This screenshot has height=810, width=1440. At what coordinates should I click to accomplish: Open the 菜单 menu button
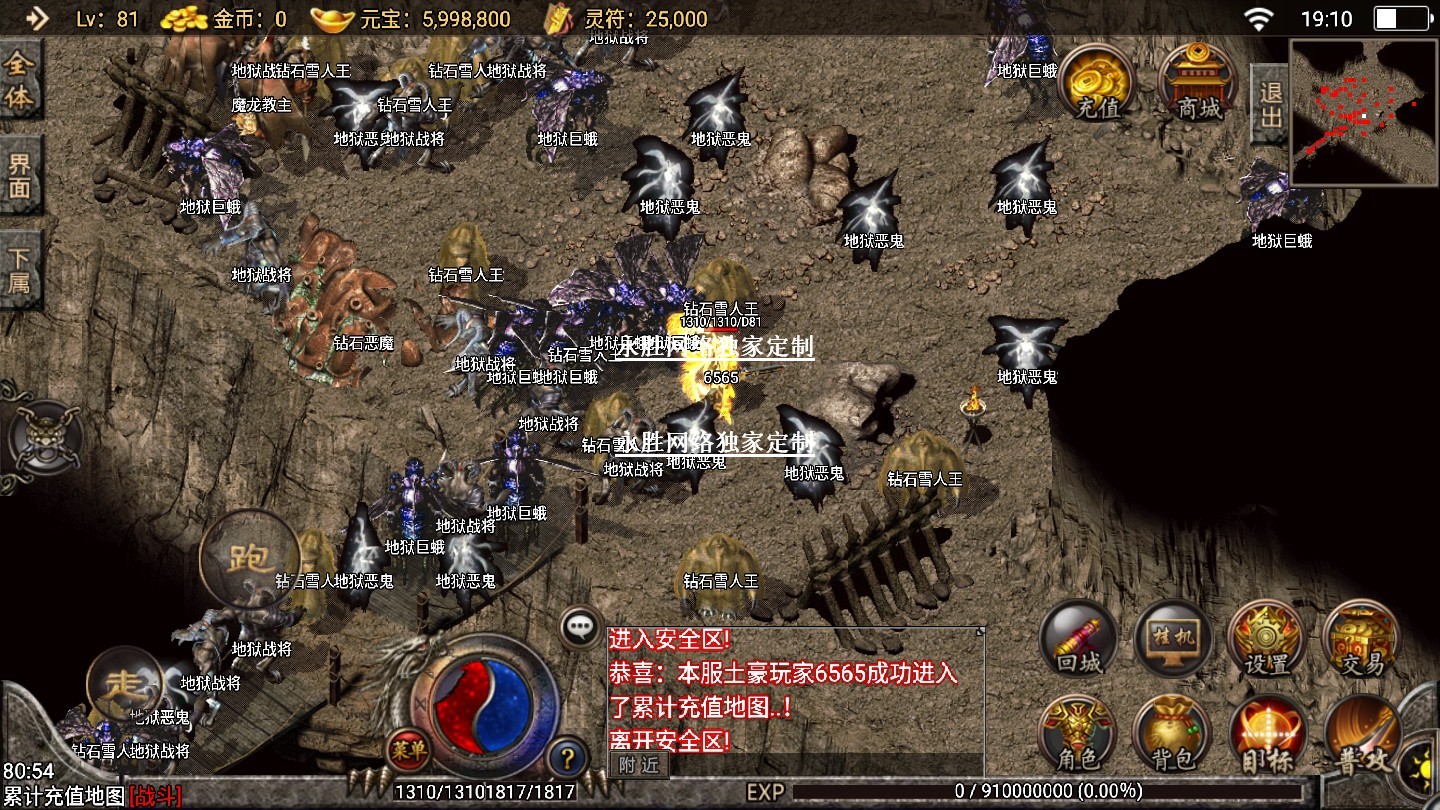click(x=409, y=749)
